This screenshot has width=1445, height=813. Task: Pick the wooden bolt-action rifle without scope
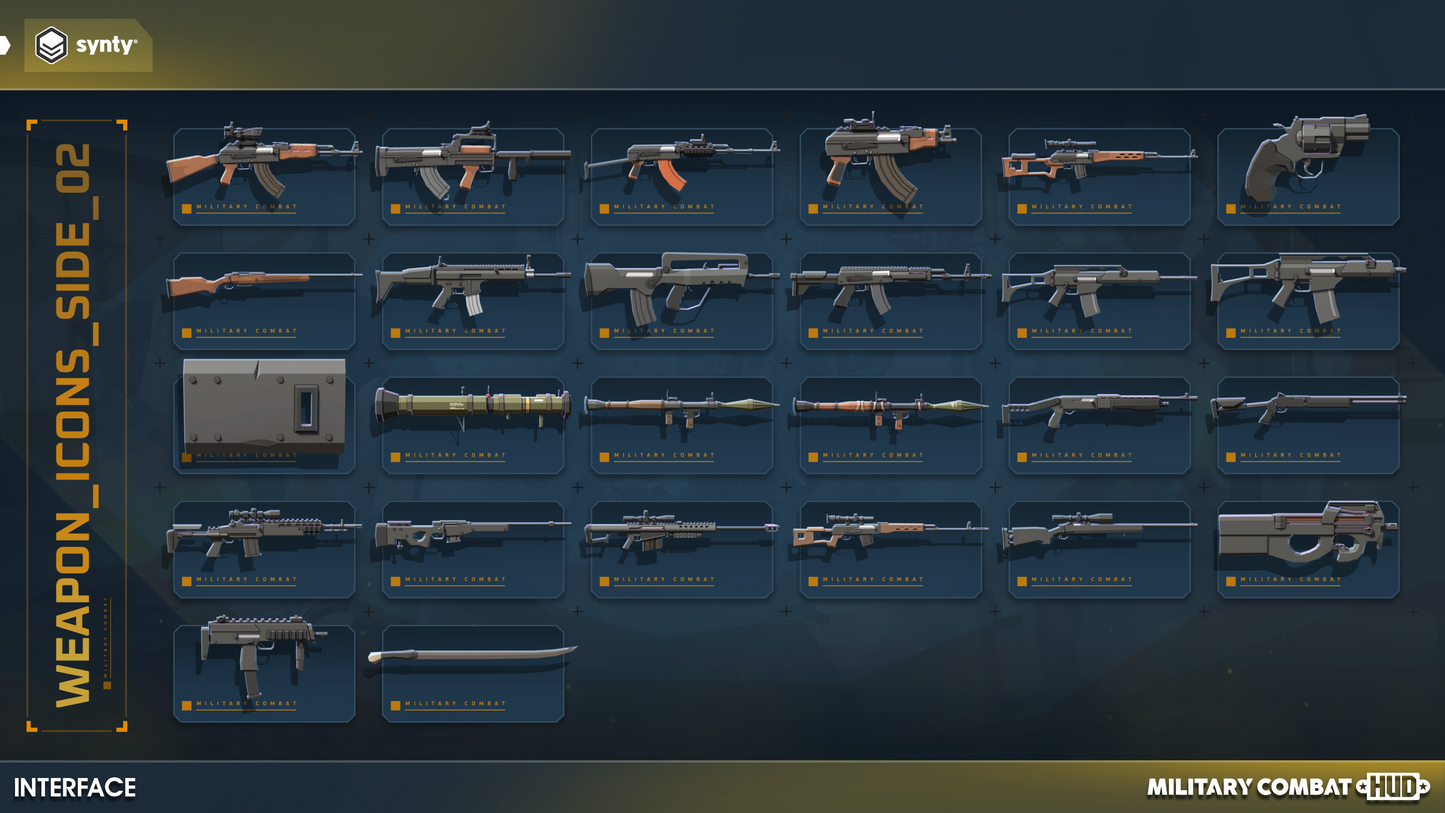(x=264, y=285)
